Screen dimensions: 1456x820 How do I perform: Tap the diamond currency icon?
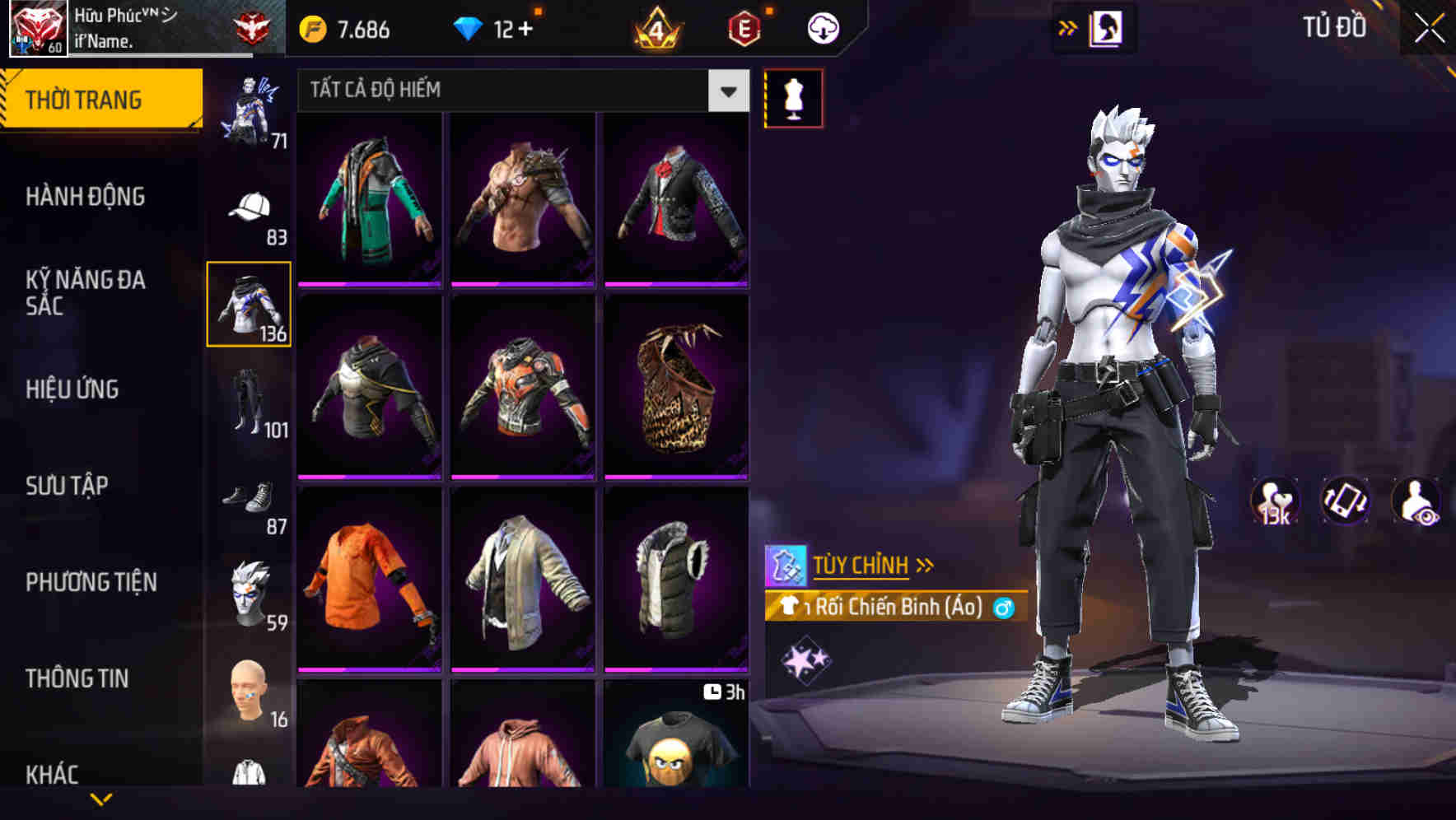[x=469, y=26]
